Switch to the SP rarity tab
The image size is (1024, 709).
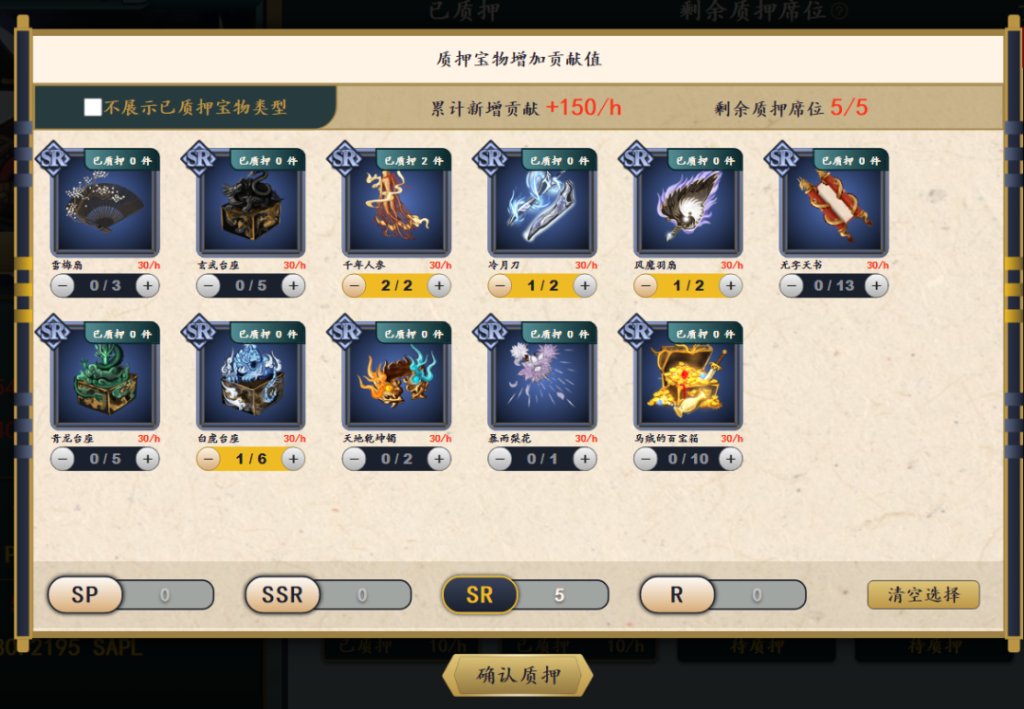tap(85, 595)
